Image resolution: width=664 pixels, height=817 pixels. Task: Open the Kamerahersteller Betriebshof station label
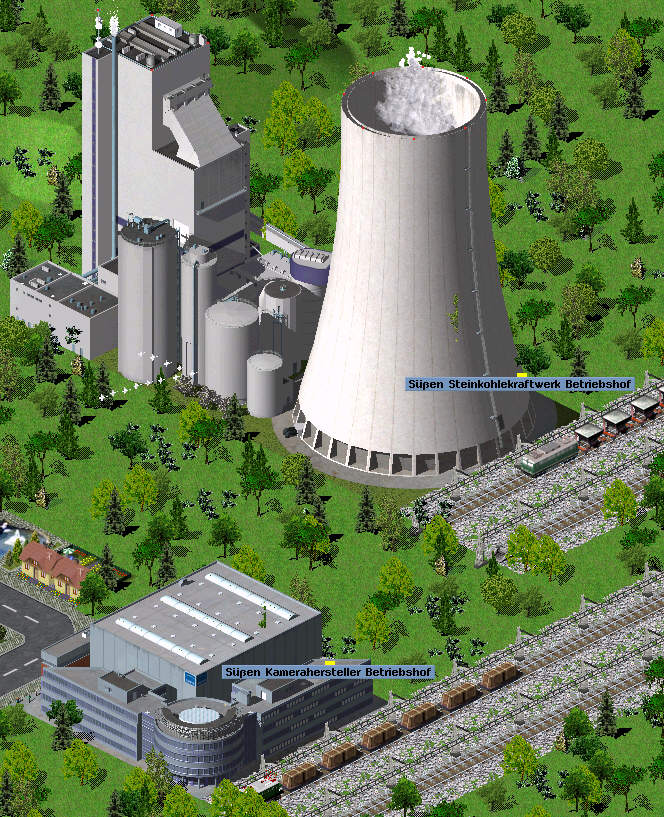pyautogui.click(x=328, y=672)
